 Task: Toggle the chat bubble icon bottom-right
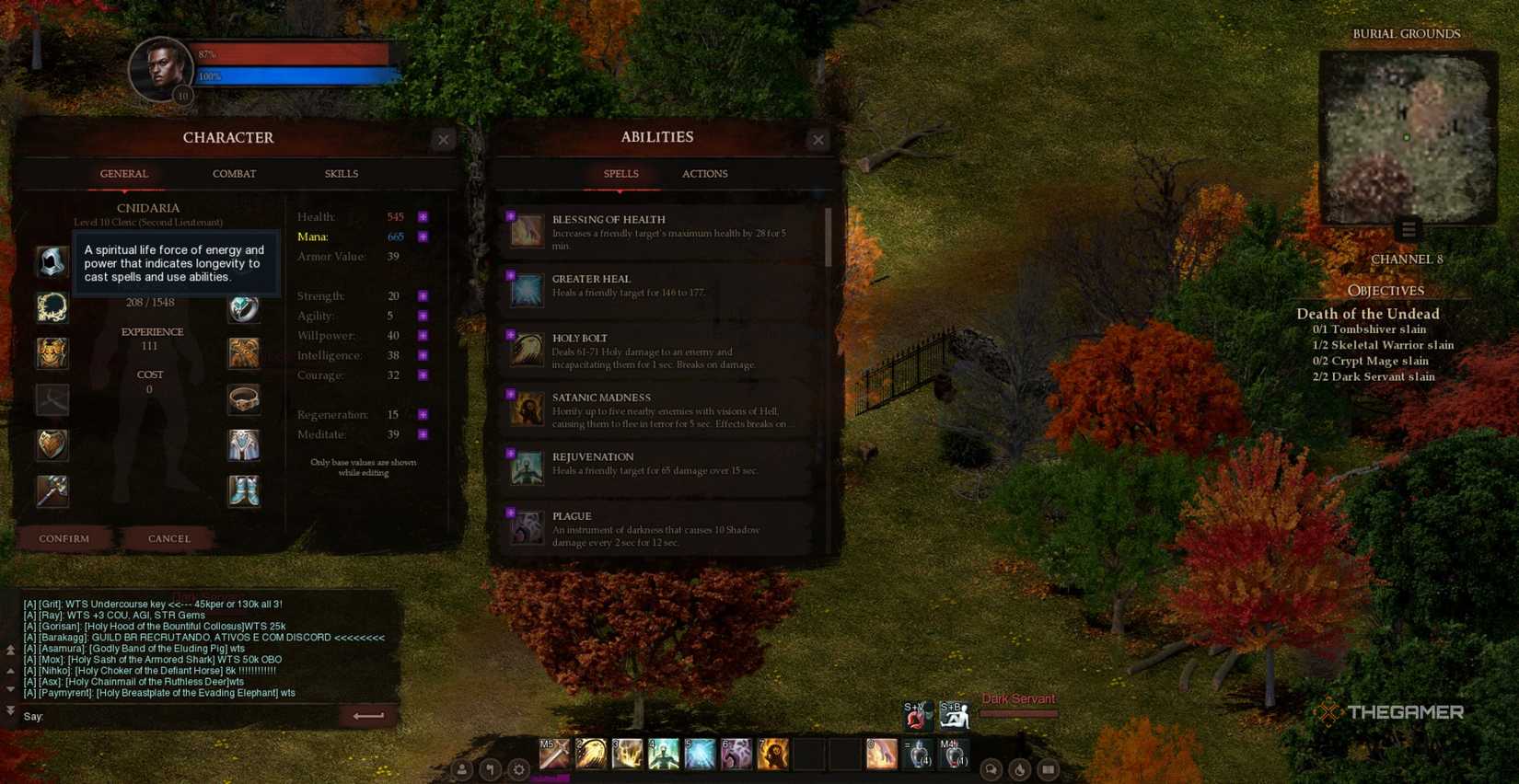click(x=991, y=768)
